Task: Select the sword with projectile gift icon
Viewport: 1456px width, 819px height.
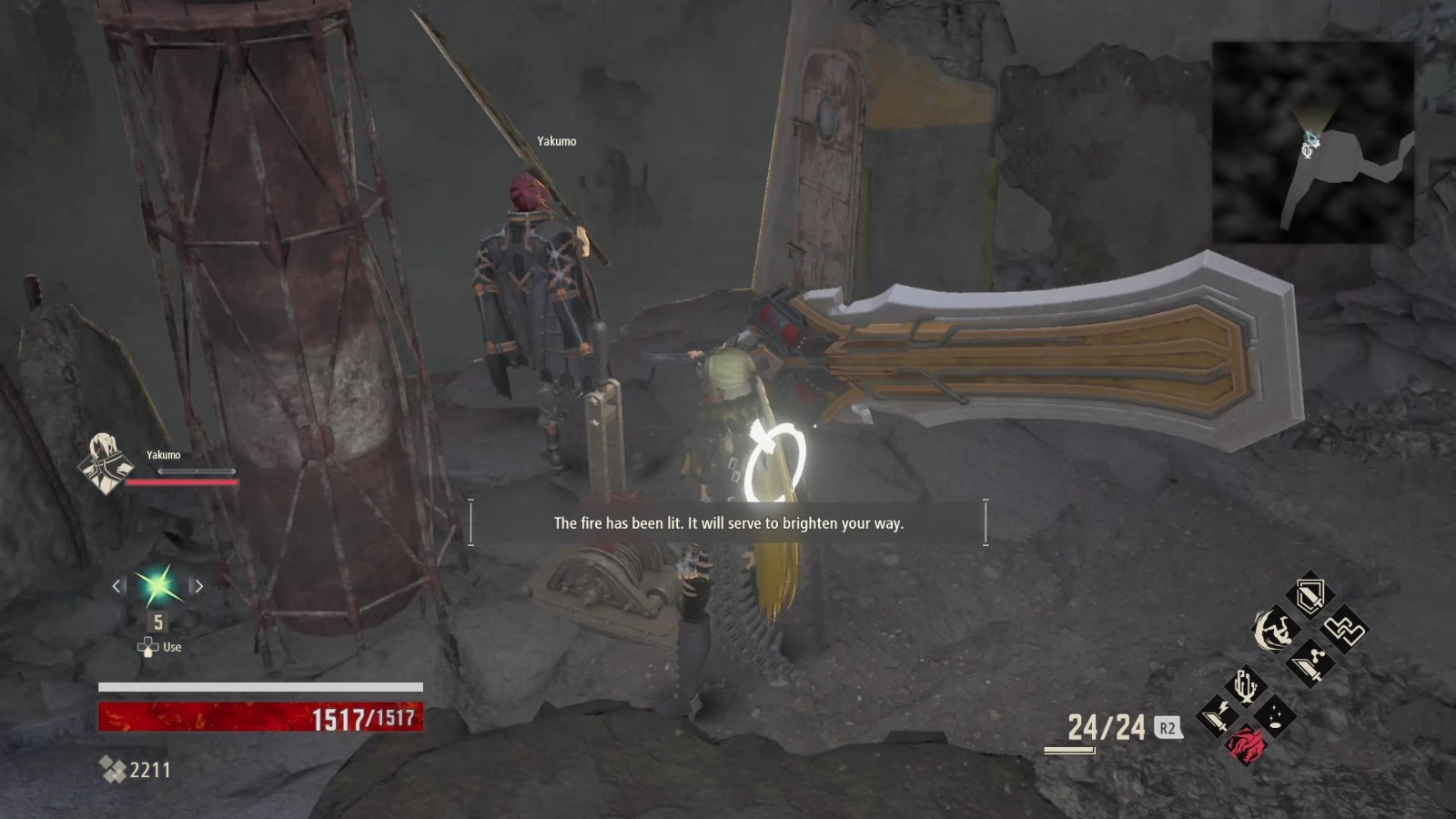Action: [x=1310, y=662]
